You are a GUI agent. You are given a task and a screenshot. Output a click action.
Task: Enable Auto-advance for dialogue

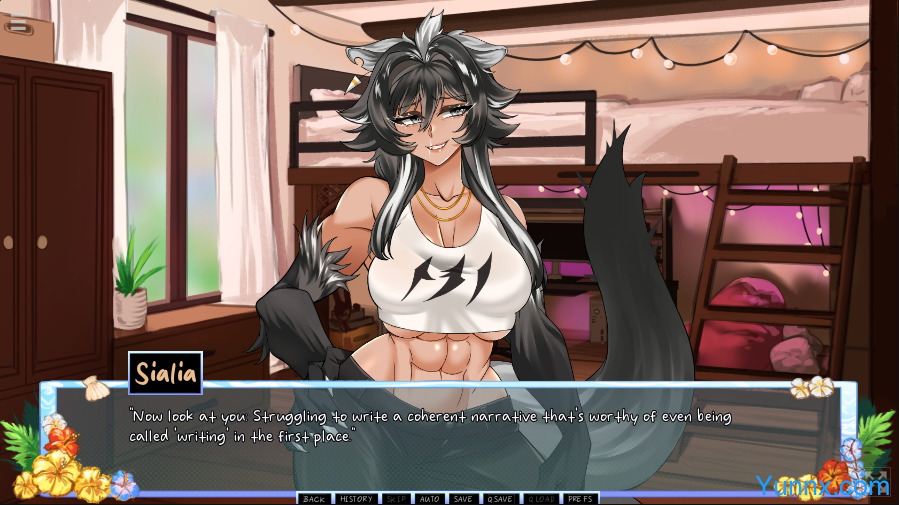(x=429, y=498)
